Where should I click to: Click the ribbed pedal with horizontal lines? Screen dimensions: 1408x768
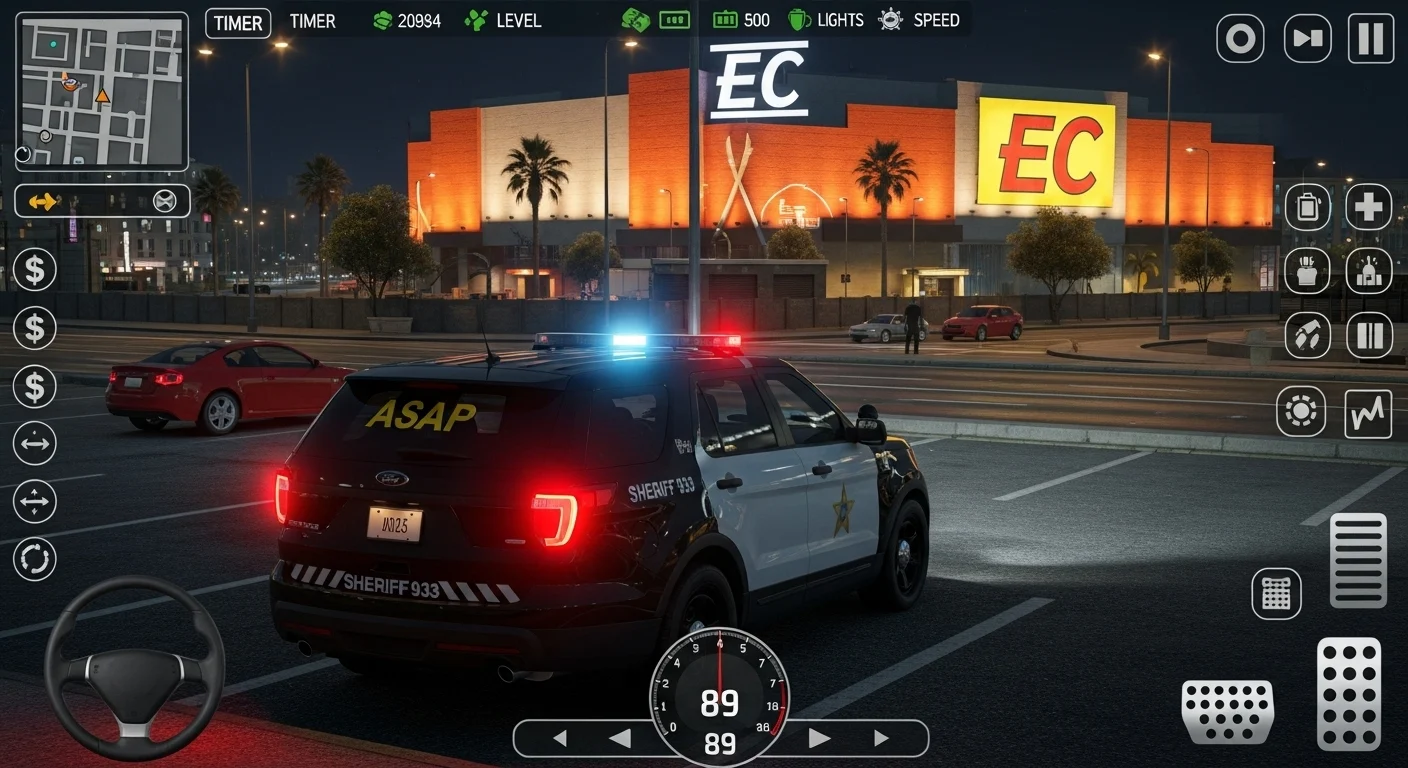[1358, 560]
